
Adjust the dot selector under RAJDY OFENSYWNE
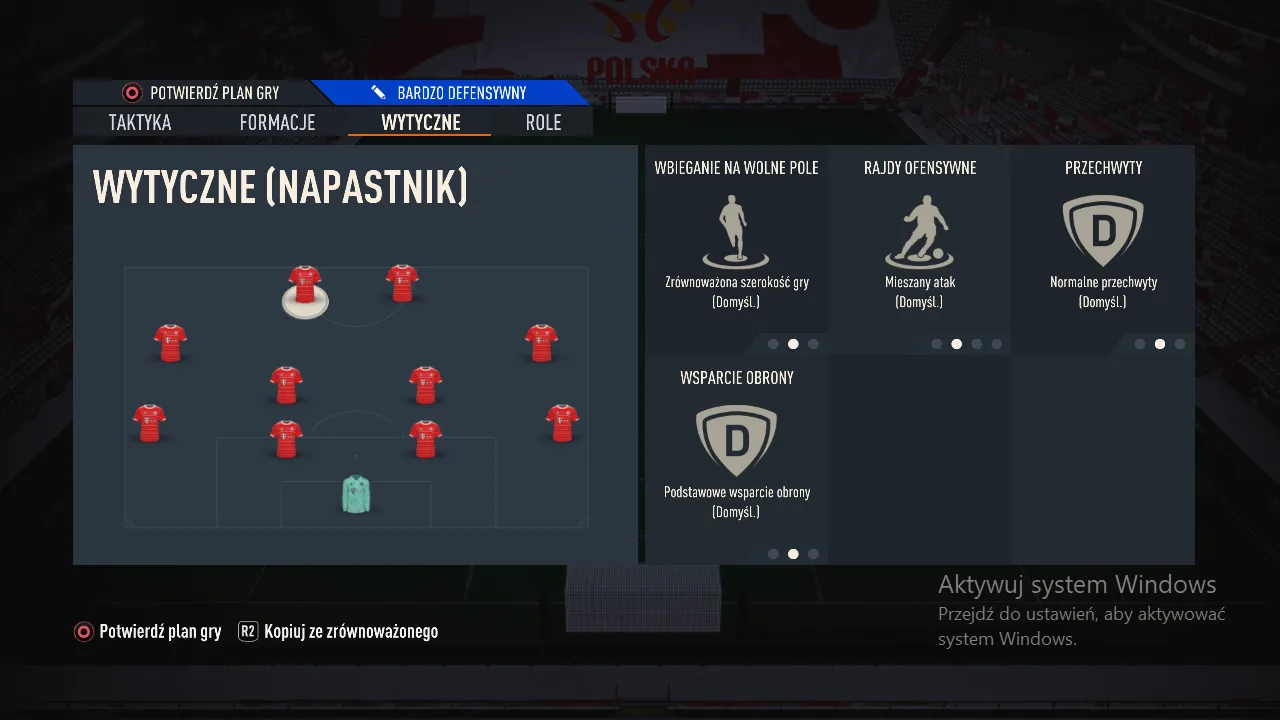pos(956,343)
